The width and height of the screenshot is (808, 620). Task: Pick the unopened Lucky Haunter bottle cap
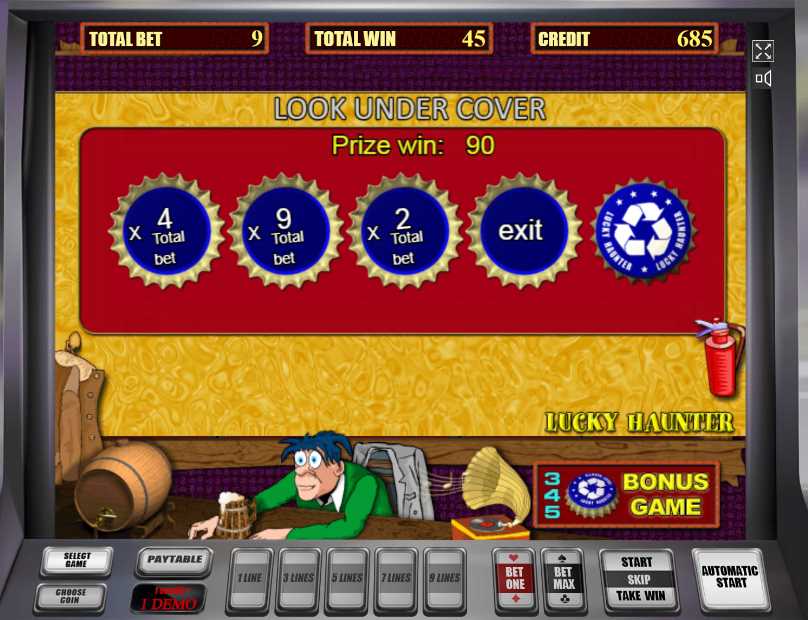(x=643, y=231)
